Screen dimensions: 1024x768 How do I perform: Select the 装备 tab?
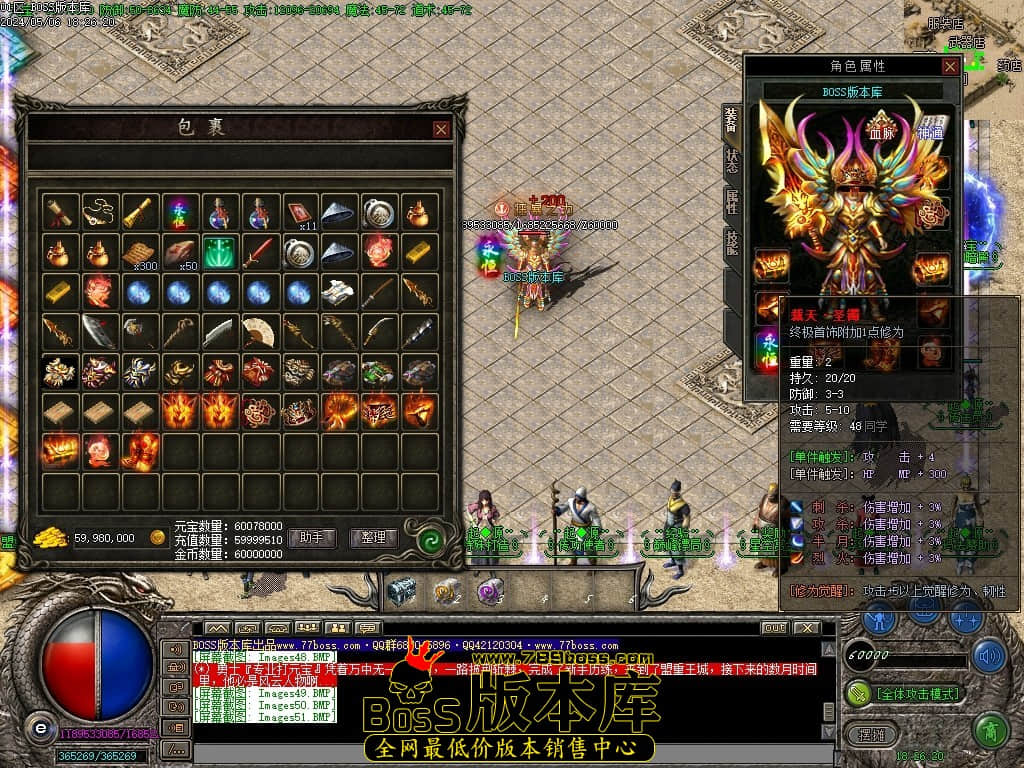(732, 120)
